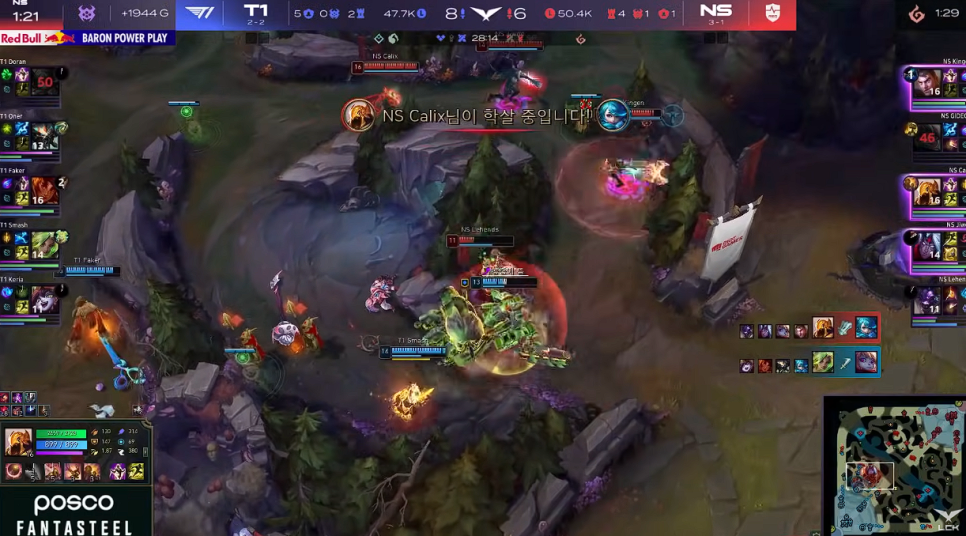The height and width of the screenshot is (536, 966).
Task: Click the NS team logo on scoreboard
Action: pos(770,13)
